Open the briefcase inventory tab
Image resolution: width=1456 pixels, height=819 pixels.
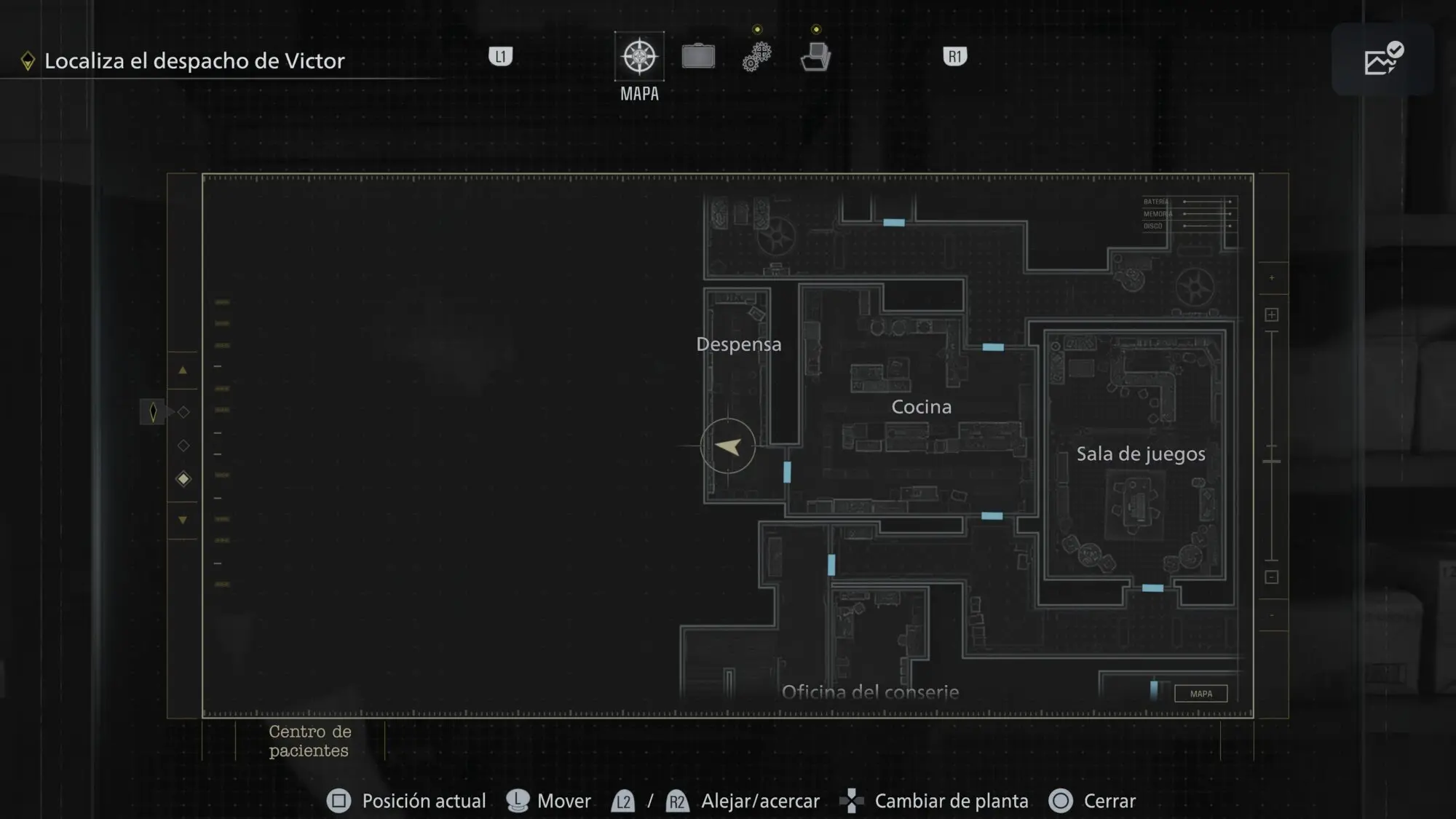(698, 56)
